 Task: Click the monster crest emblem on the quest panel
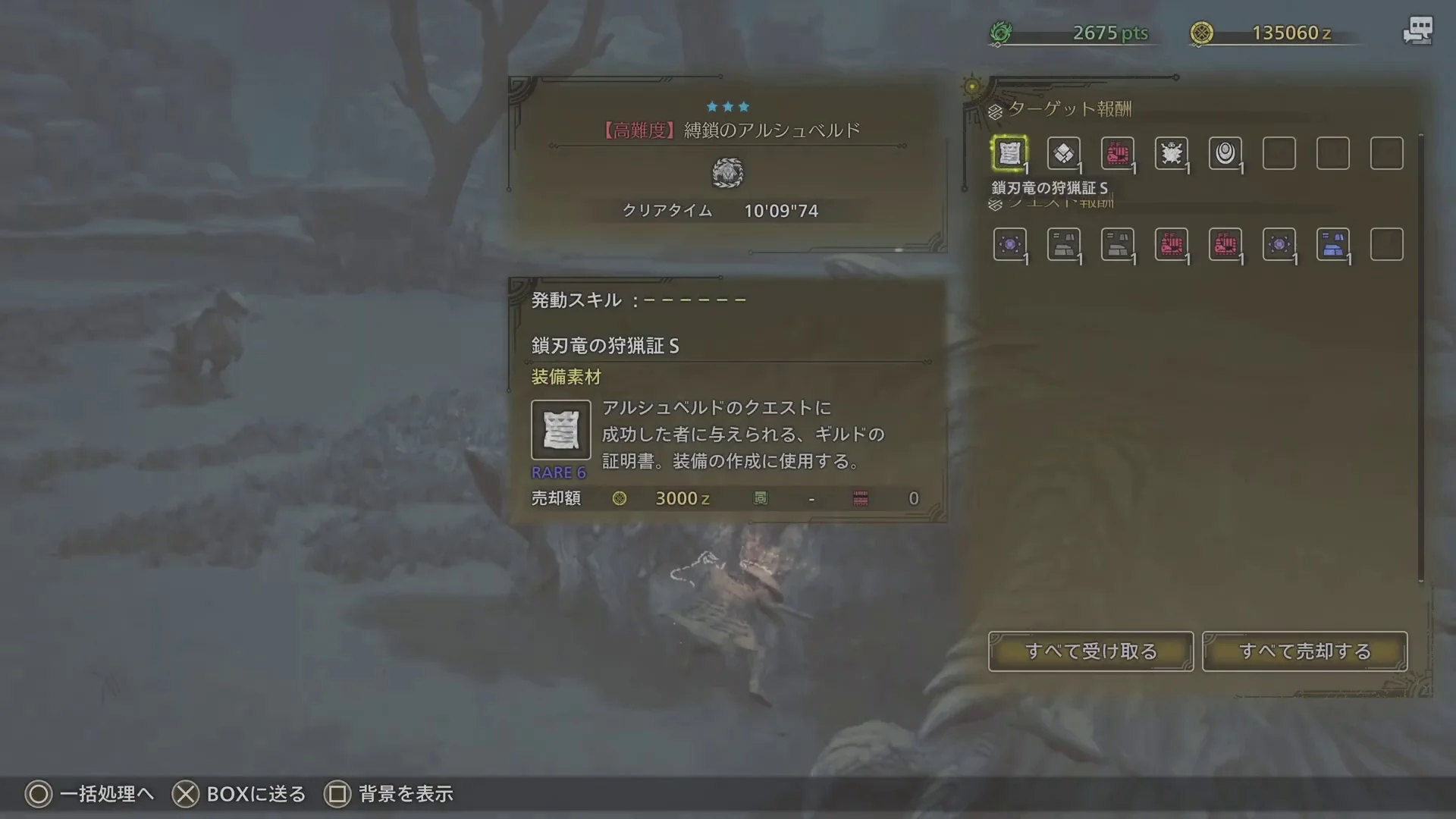pos(728,173)
